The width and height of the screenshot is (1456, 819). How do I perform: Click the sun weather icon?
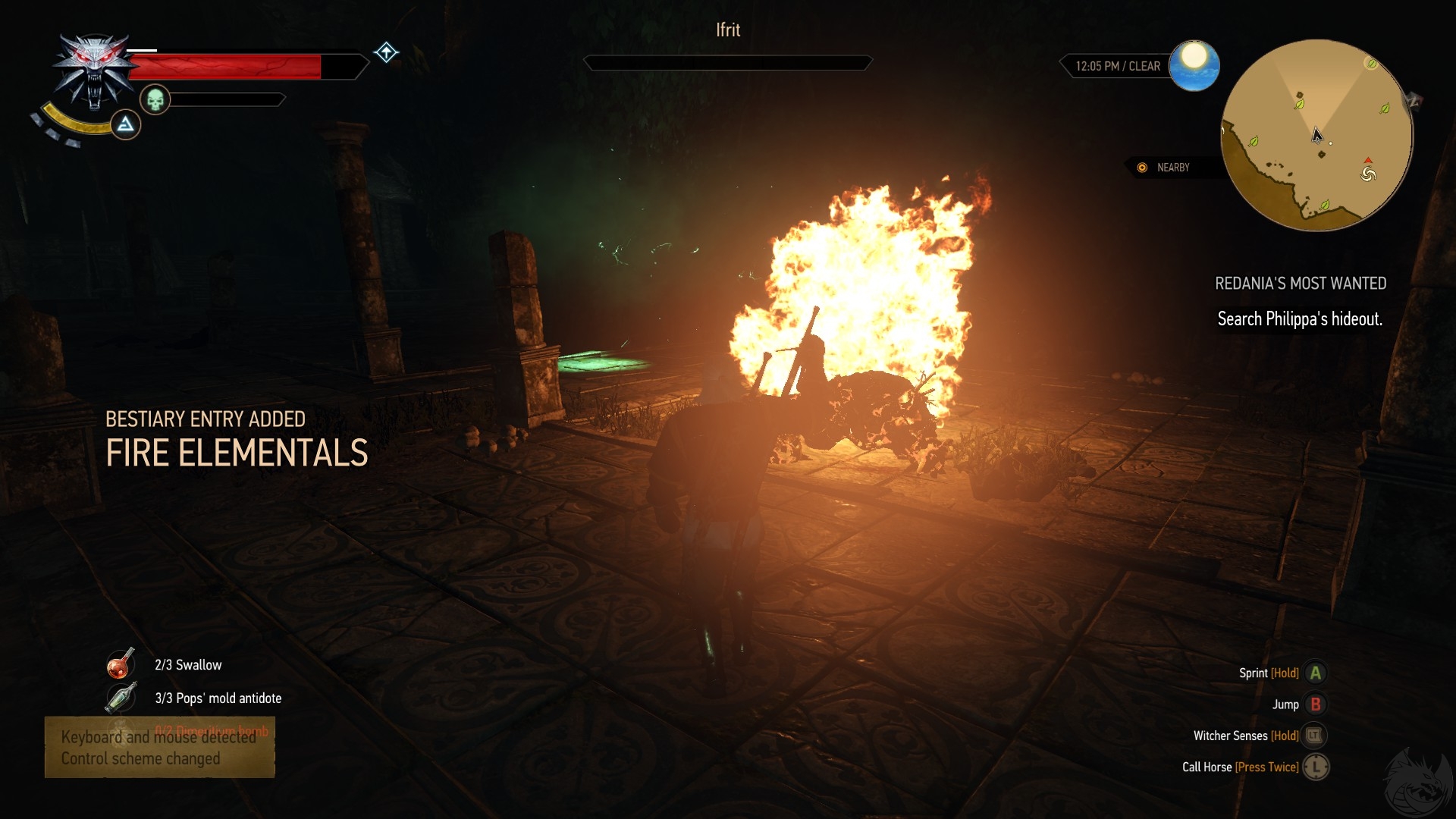[x=1194, y=65]
